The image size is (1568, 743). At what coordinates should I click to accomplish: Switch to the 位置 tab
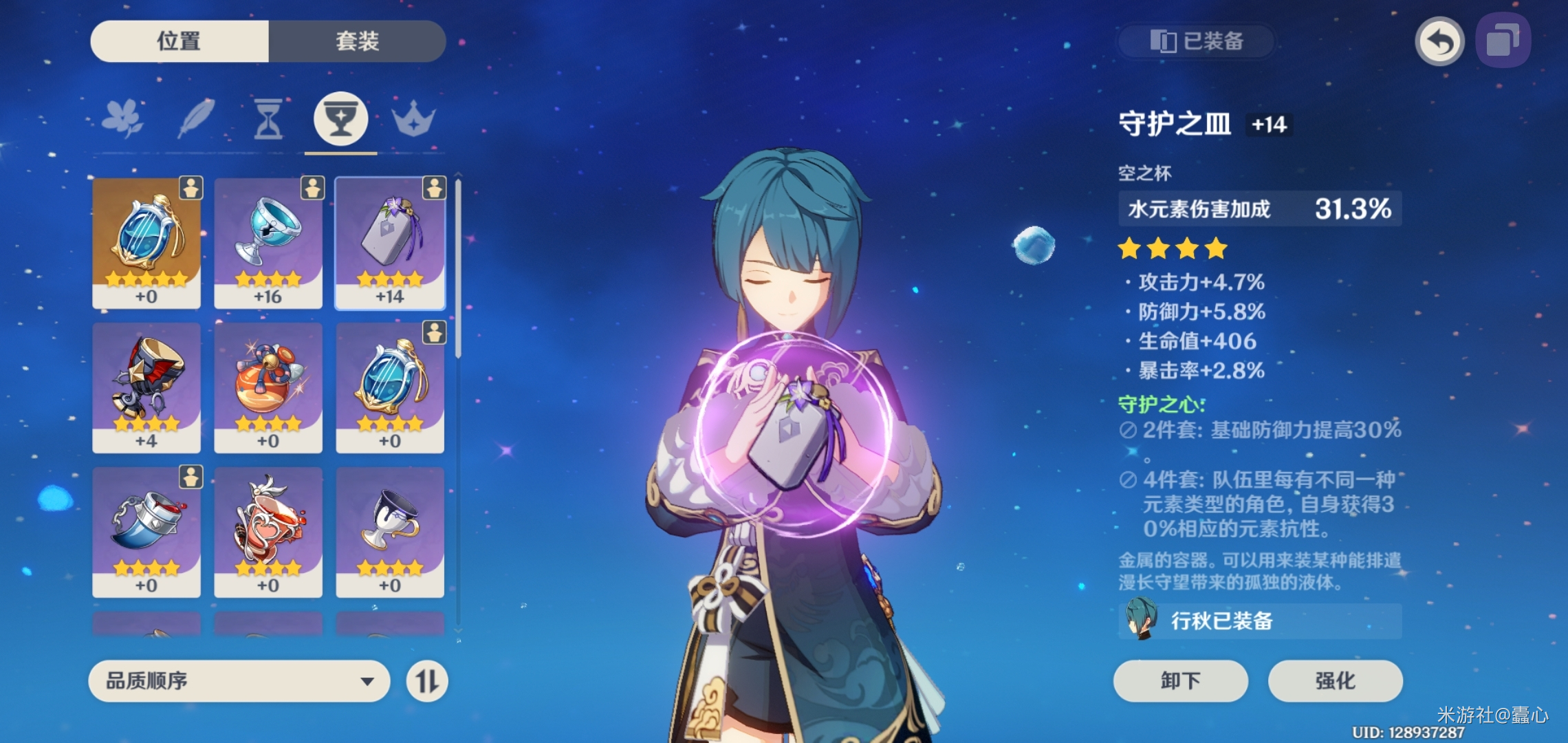179,41
